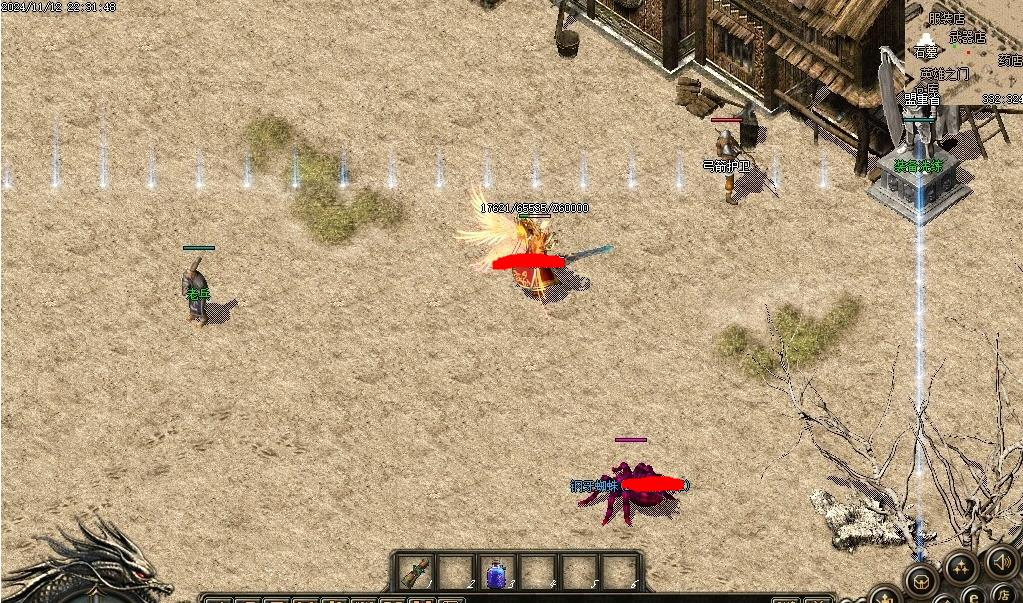The image size is (1023, 603).
Task: Use the scroll in hotbar slot 1
Action: 413,573
